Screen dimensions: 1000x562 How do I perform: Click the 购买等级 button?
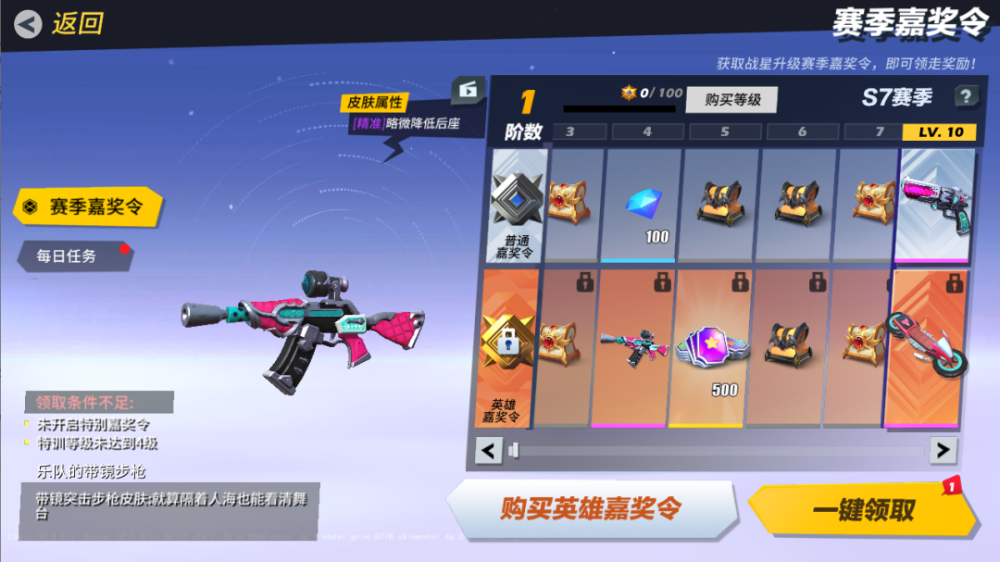(x=732, y=99)
